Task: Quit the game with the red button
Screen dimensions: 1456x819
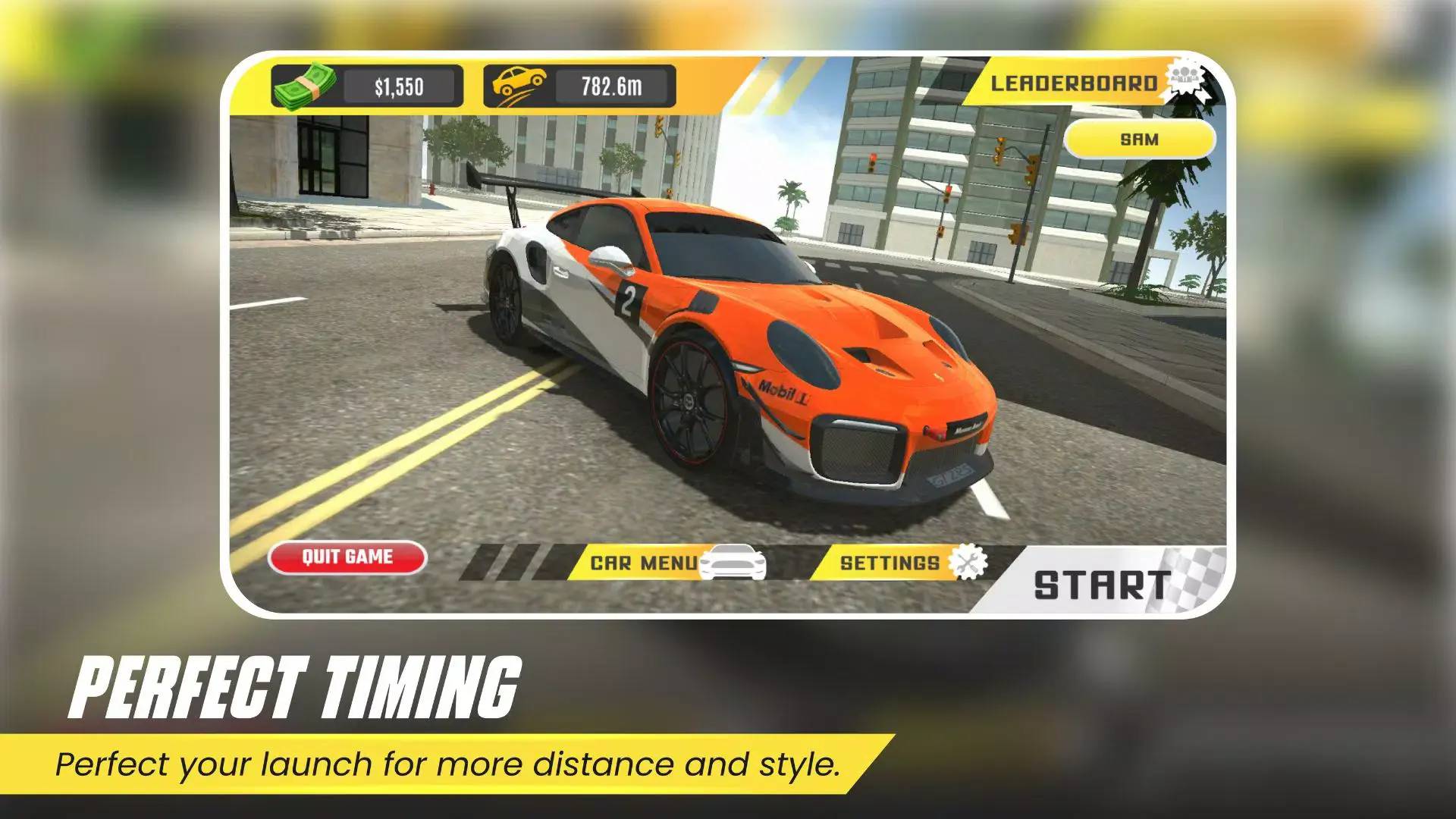Action: click(x=347, y=557)
